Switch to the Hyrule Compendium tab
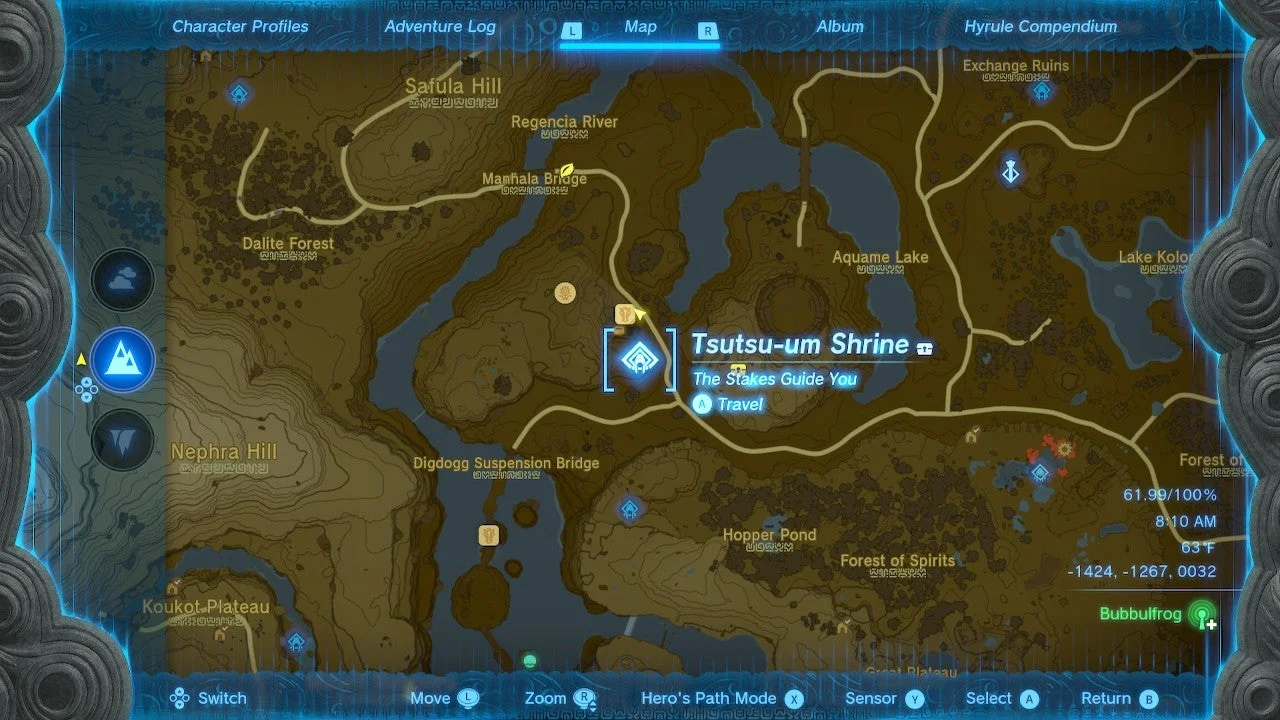The width and height of the screenshot is (1280, 720). click(x=1037, y=27)
